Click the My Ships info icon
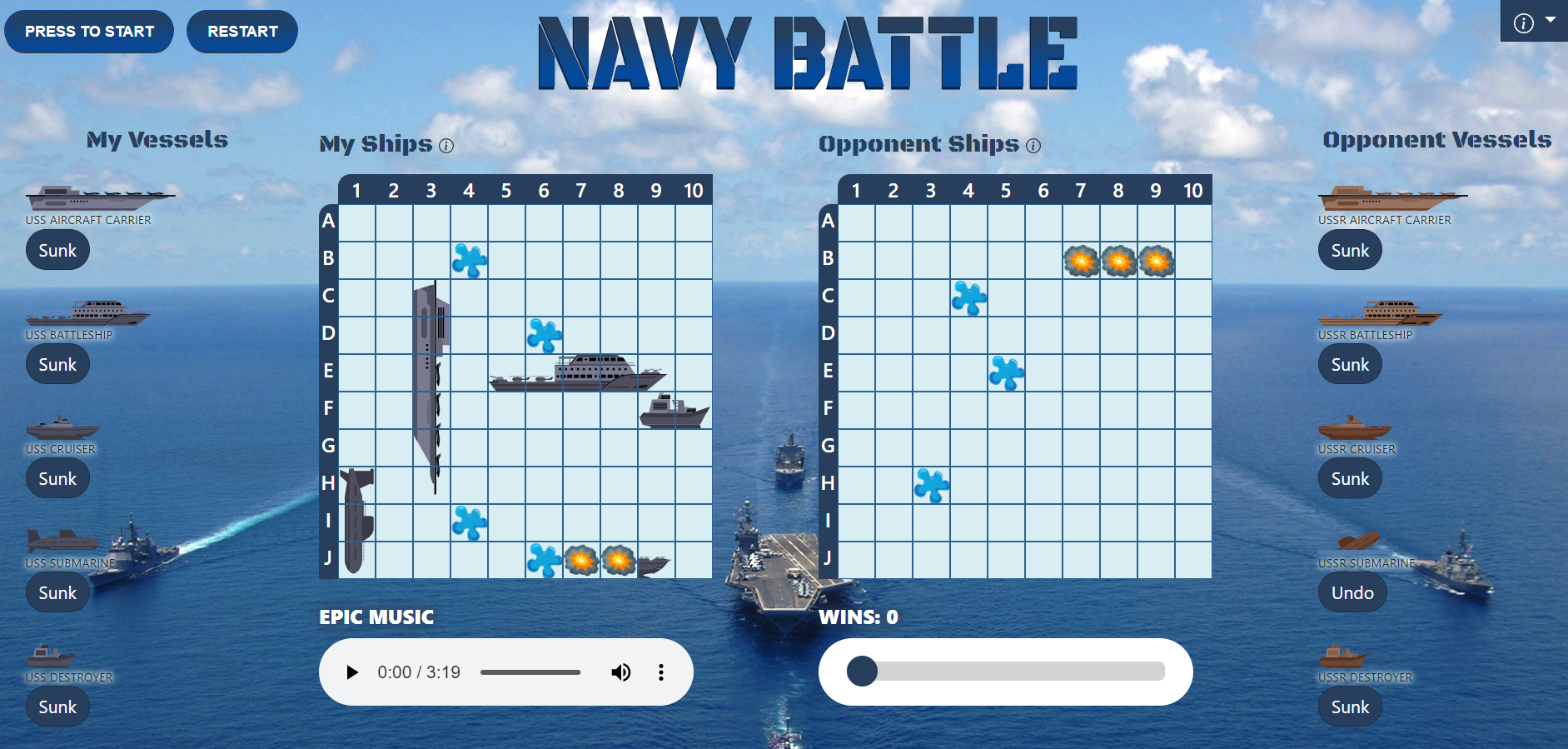1568x749 pixels. [447, 146]
